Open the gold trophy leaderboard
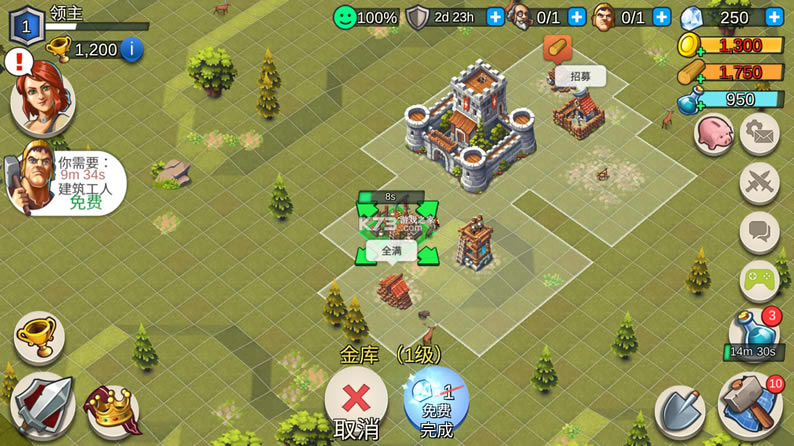The width and height of the screenshot is (794, 446). (38, 338)
